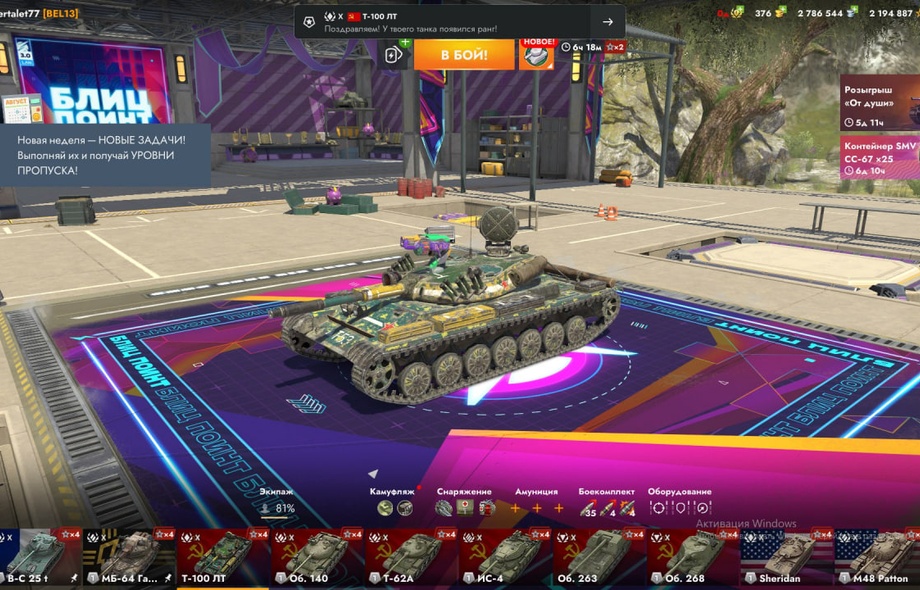Open the Контейнер SMV CC-67 offer
The image size is (920, 590).
(x=879, y=157)
